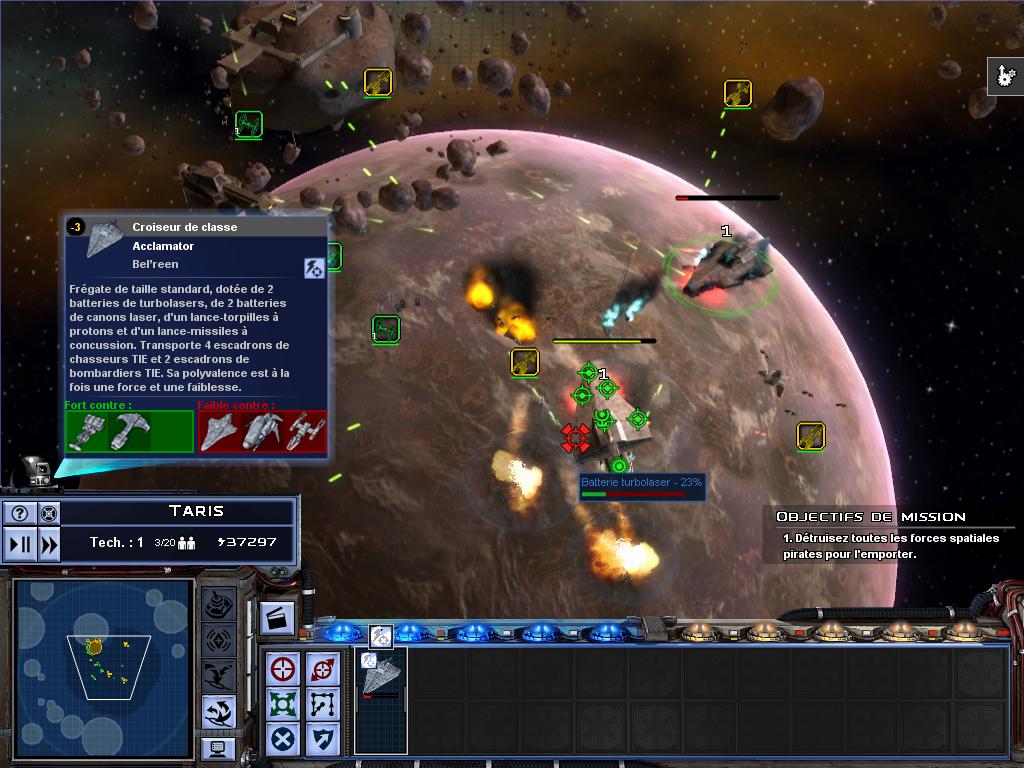Toggle the play/pause game speed button
This screenshot has width=1024, height=768.
19,543
